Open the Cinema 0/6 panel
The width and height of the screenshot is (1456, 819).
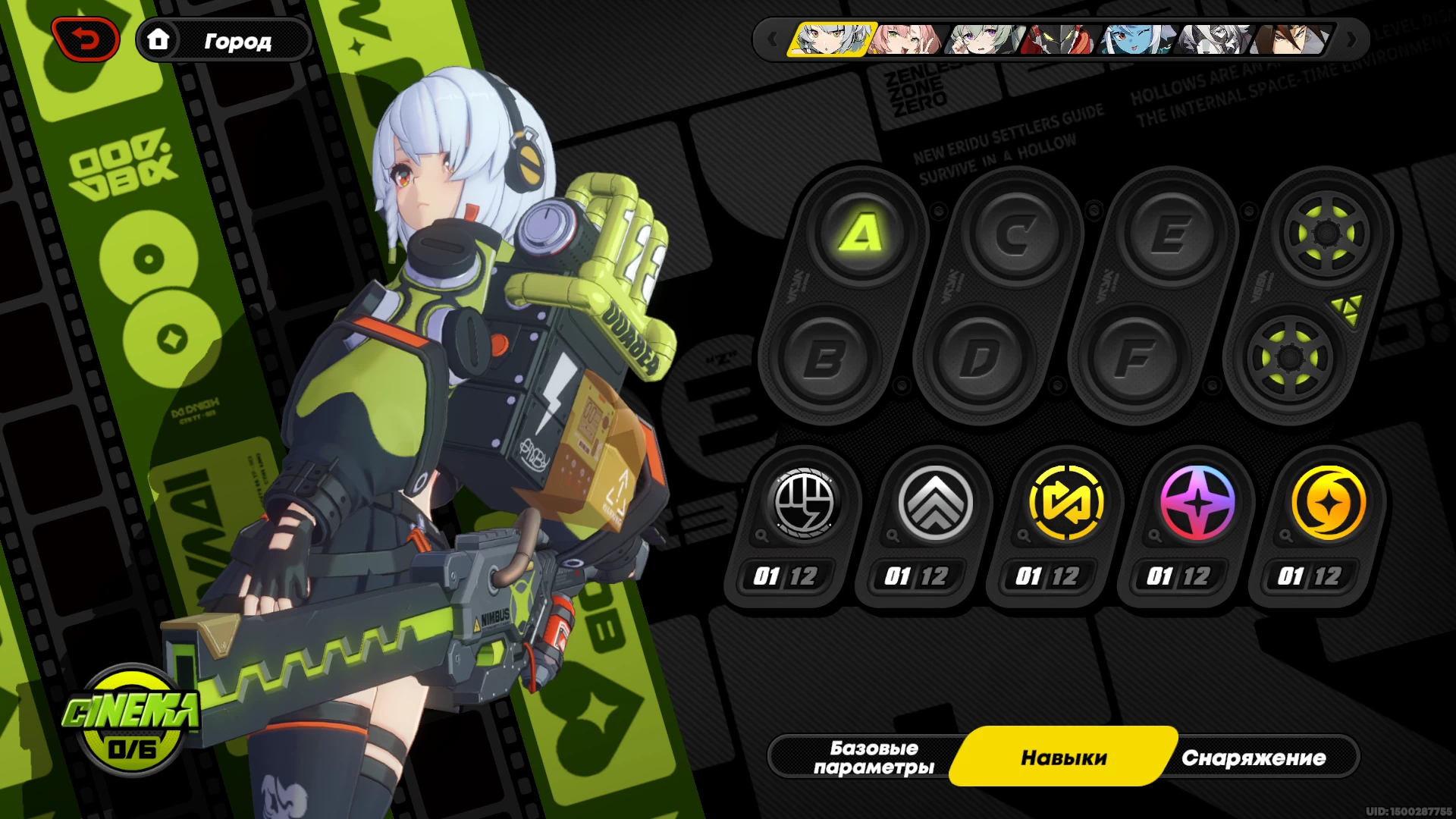(132, 720)
